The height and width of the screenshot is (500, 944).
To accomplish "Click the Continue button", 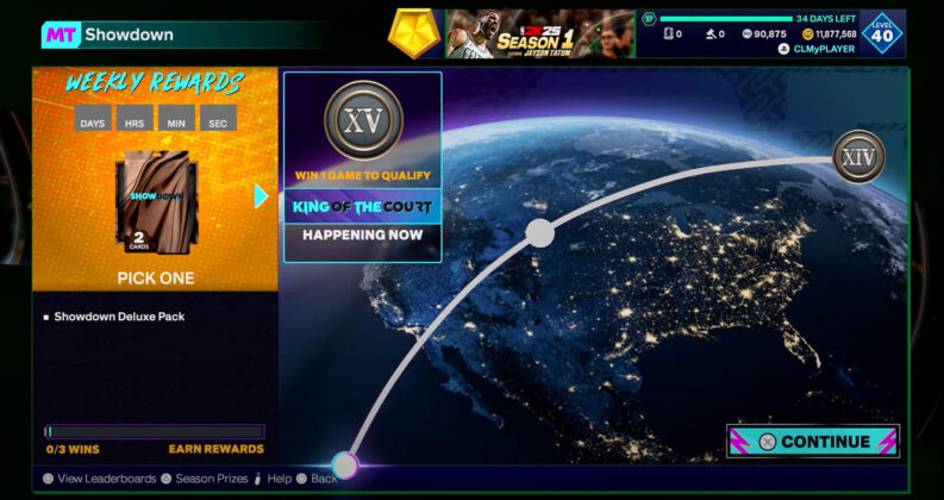I will coord(813,441).
